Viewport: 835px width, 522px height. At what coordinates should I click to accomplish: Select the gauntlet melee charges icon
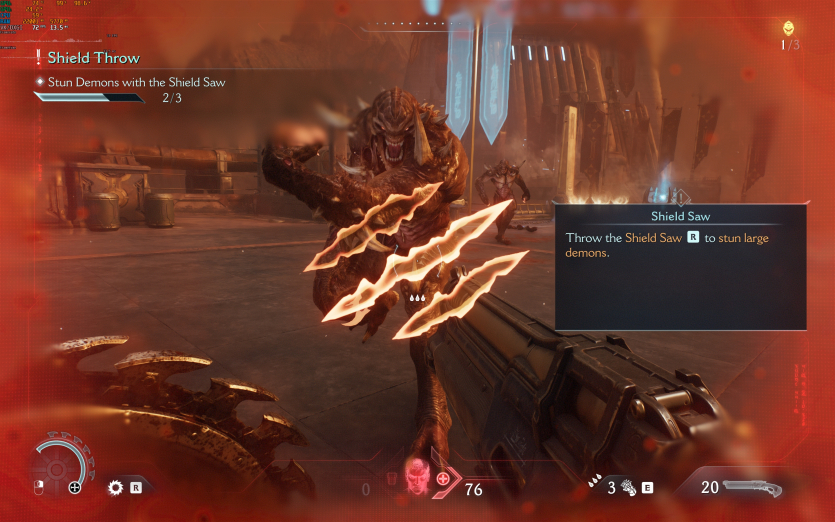click(627, 488)
